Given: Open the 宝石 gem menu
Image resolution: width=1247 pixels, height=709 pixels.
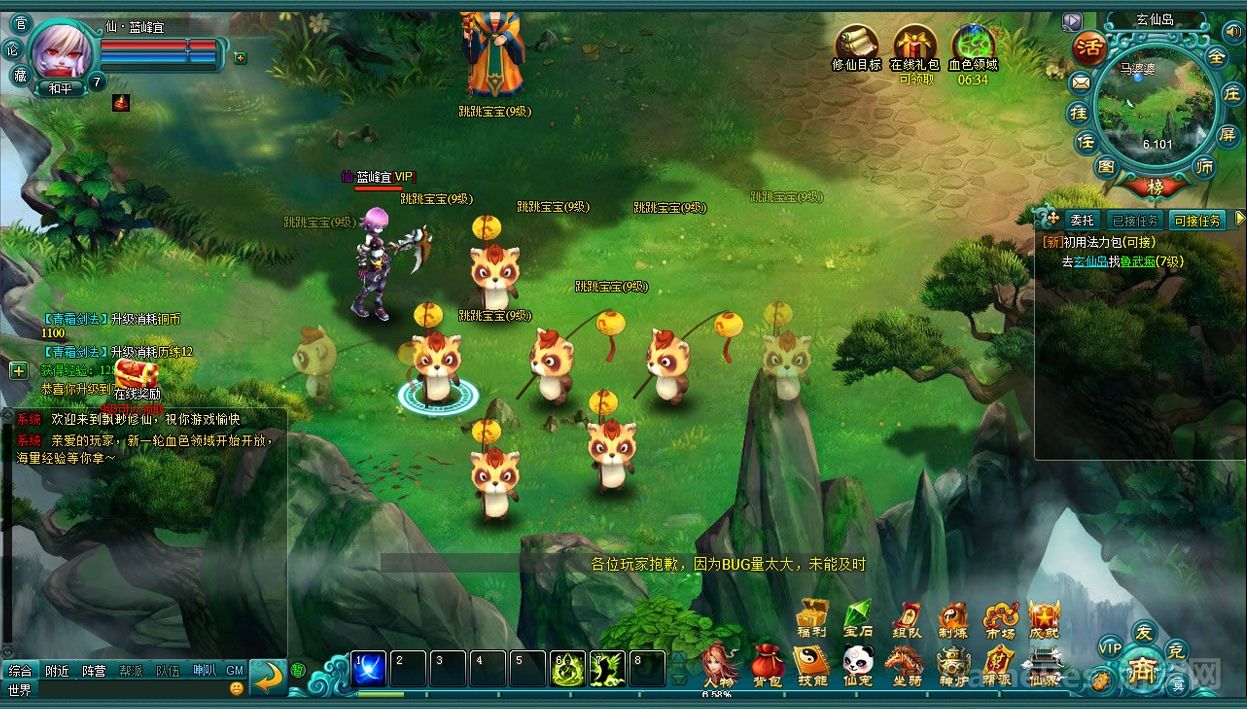Looking at the screenshot, I should pos(858,617).
